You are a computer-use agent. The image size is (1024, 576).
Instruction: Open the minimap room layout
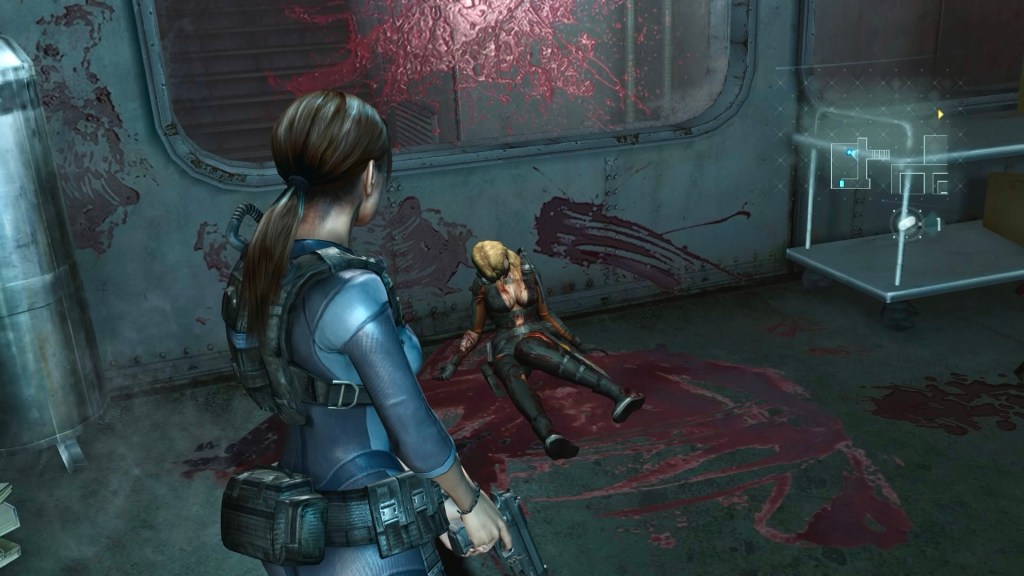pos(890,167)
